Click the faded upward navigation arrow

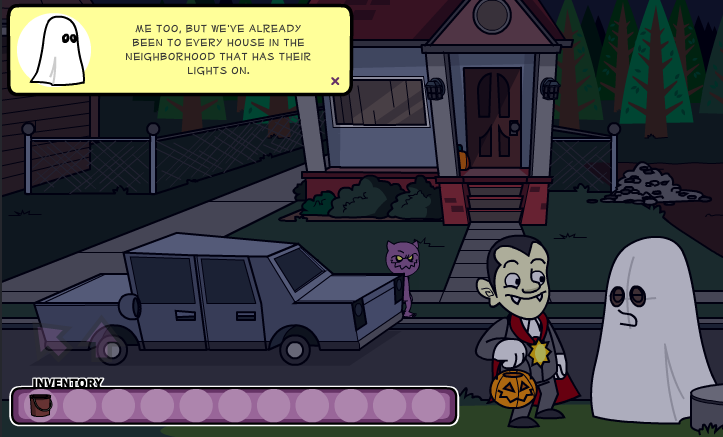(101, 337)
